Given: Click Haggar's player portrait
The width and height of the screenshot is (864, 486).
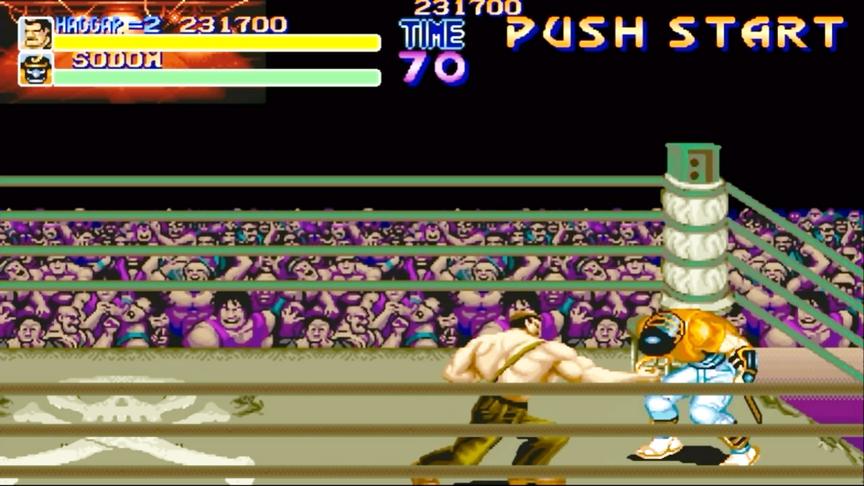Looking at the screenshot, I should [x=35, y=33].
